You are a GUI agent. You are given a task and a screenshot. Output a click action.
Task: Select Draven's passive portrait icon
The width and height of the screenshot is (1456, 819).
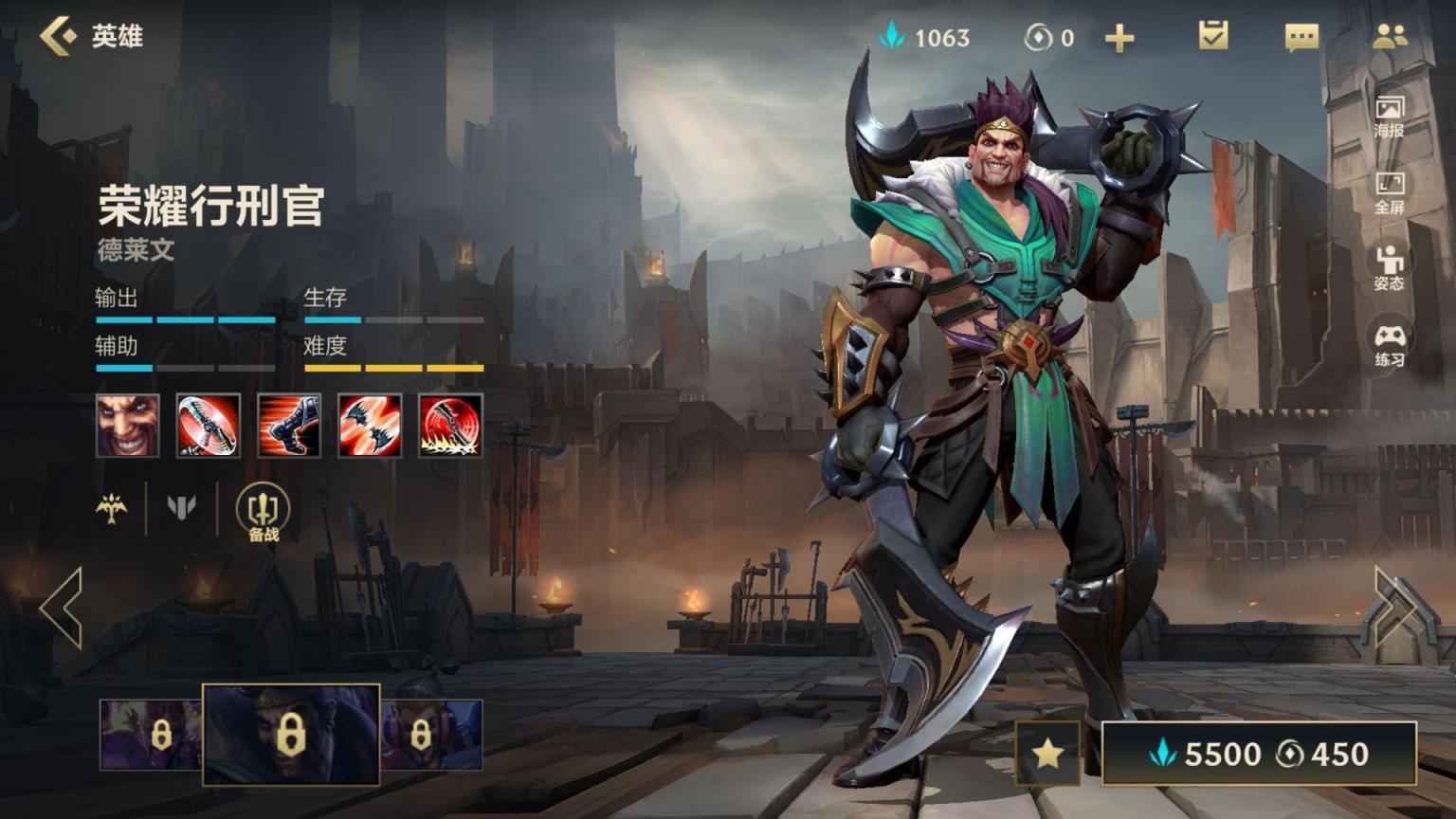(127, 426)
